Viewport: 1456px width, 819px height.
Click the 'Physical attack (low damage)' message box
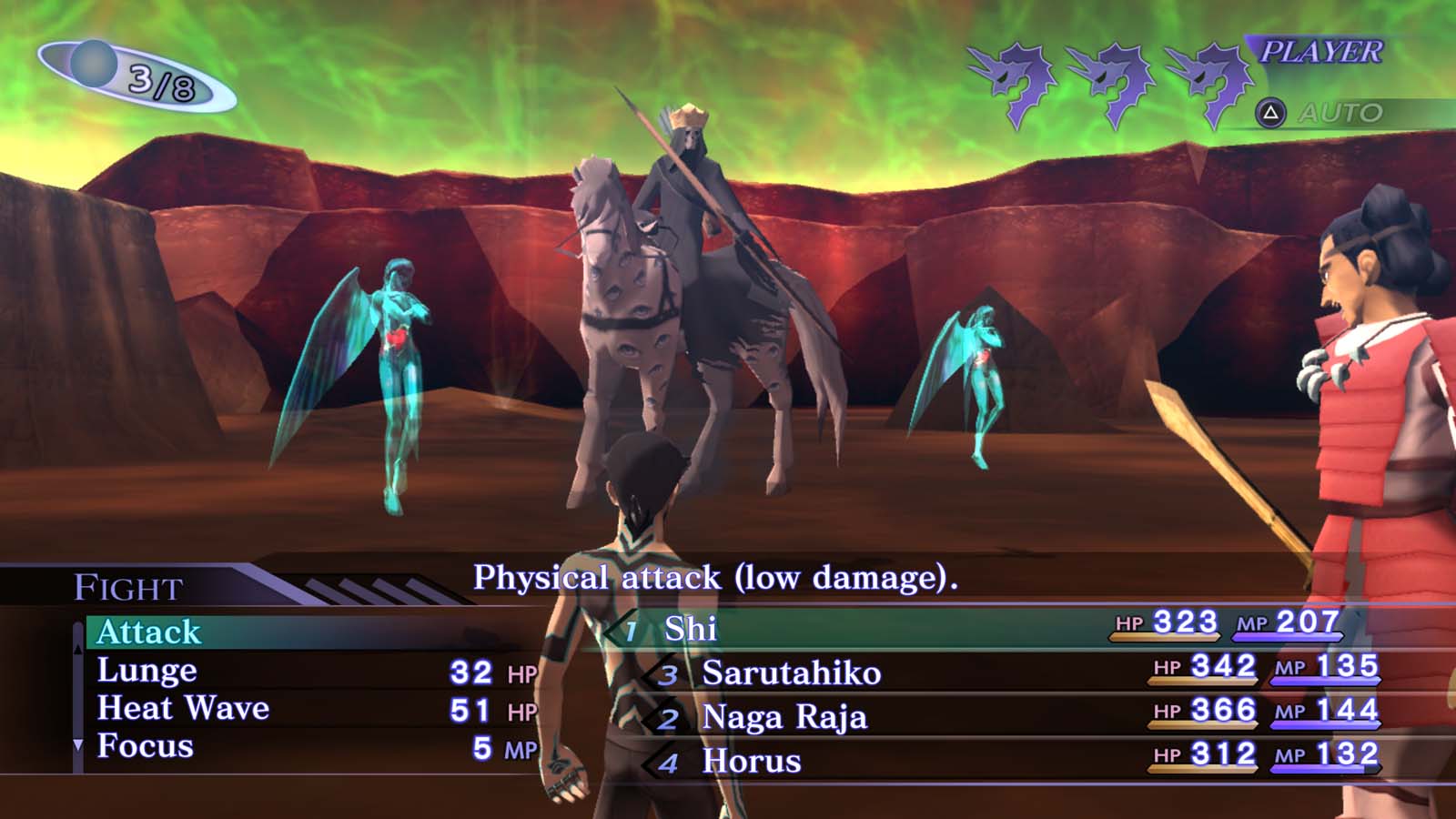719,574
